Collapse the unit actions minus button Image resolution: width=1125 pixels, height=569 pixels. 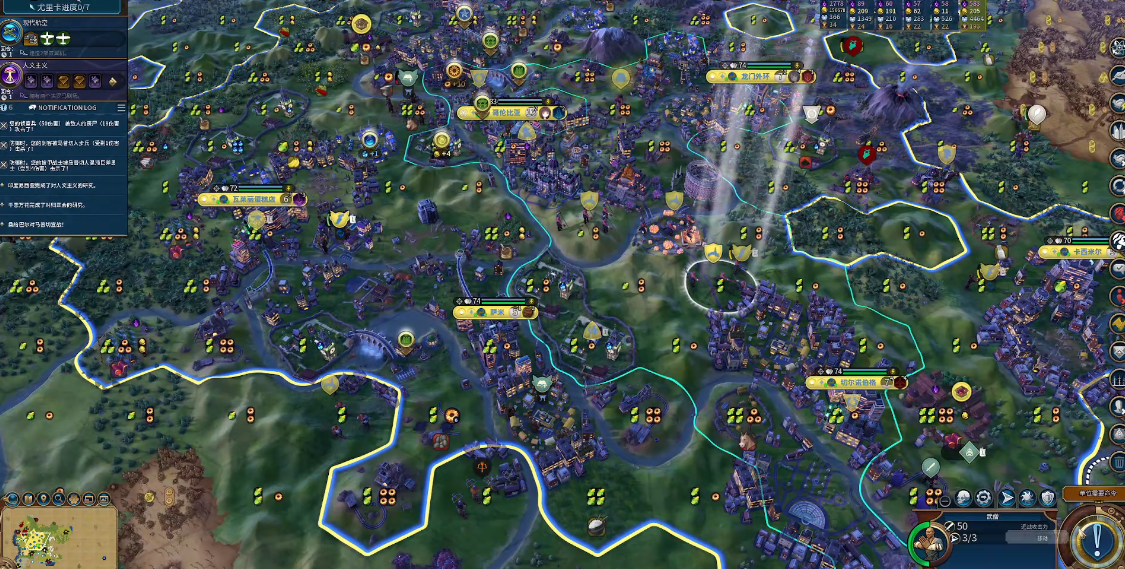tap(943, 499)
